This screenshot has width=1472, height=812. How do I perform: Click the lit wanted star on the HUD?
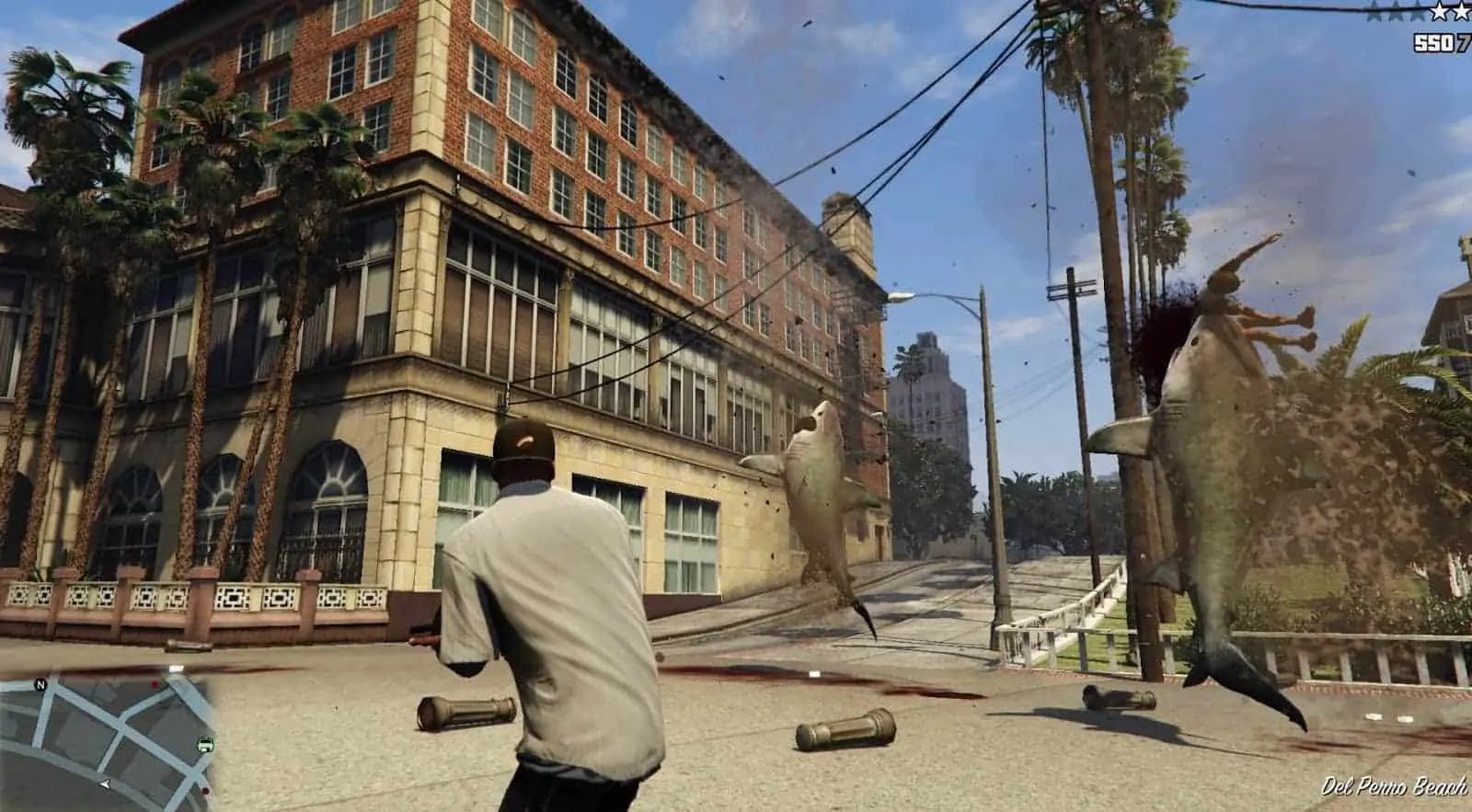[x=1439, y=12]
